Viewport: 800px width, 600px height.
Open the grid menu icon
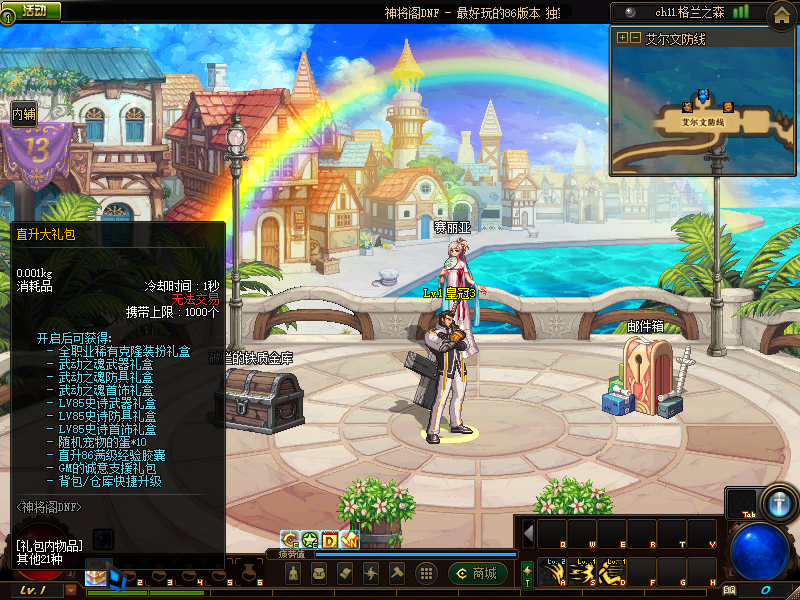426,573
